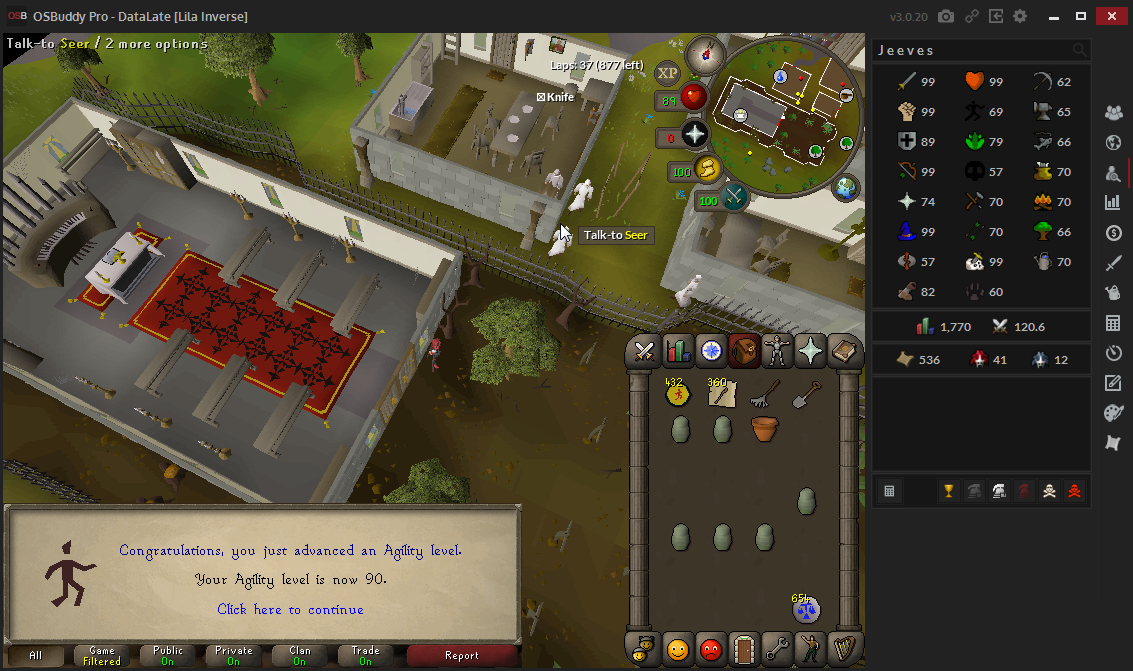Screen dimensions: 1133x671
Task: Open the Combat Options tab
Action: point(644,351)
